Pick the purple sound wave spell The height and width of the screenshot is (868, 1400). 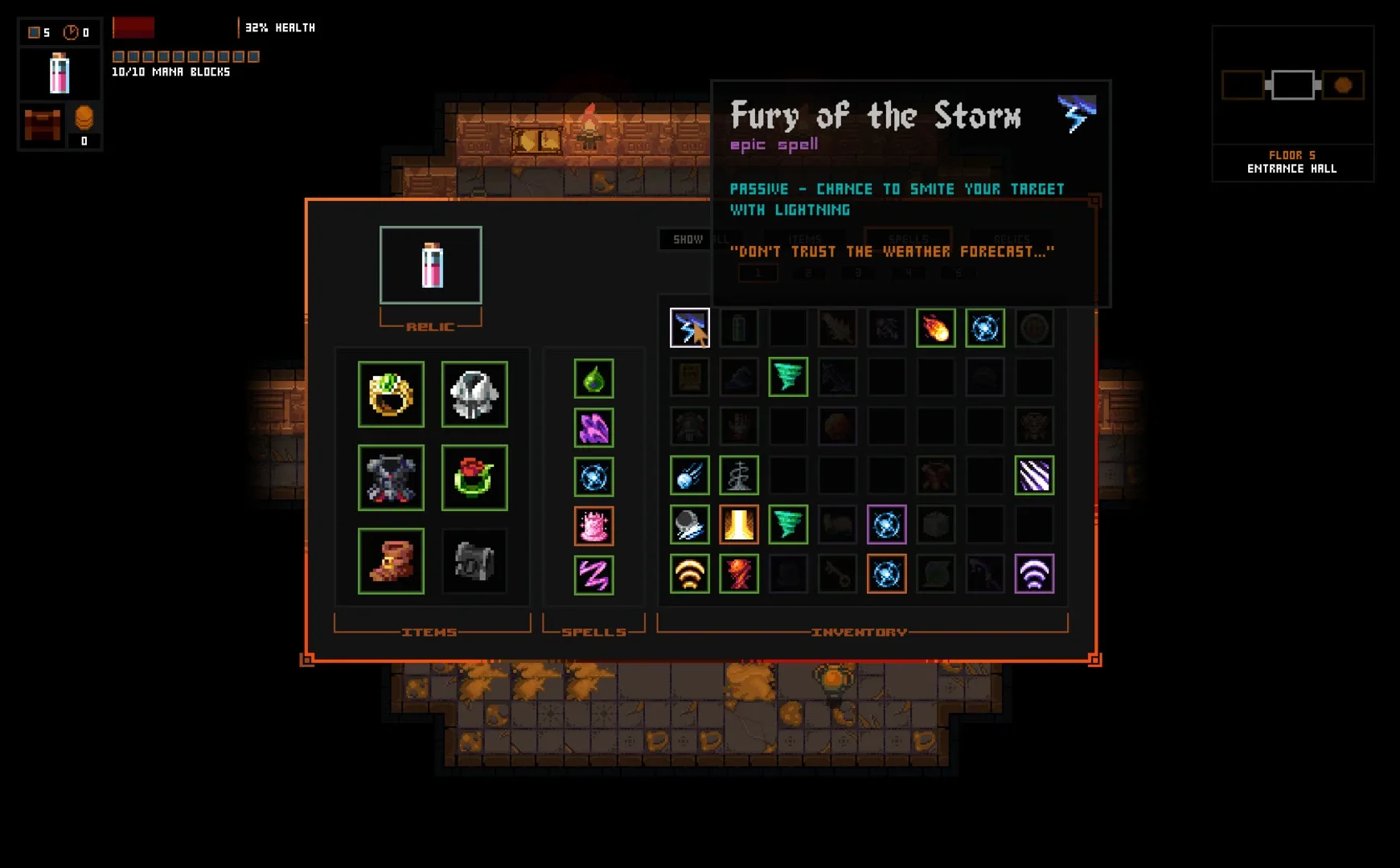(1033, 574)
